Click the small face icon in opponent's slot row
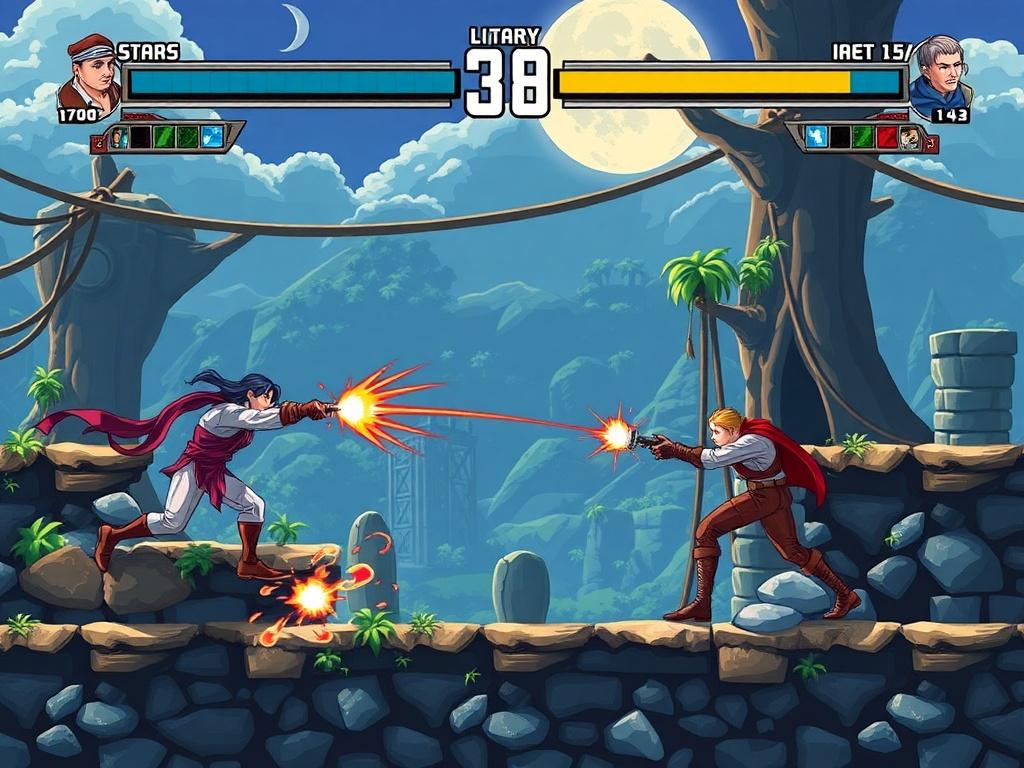1024x768 pixels. pyautogui.click(x=909, y=137)
